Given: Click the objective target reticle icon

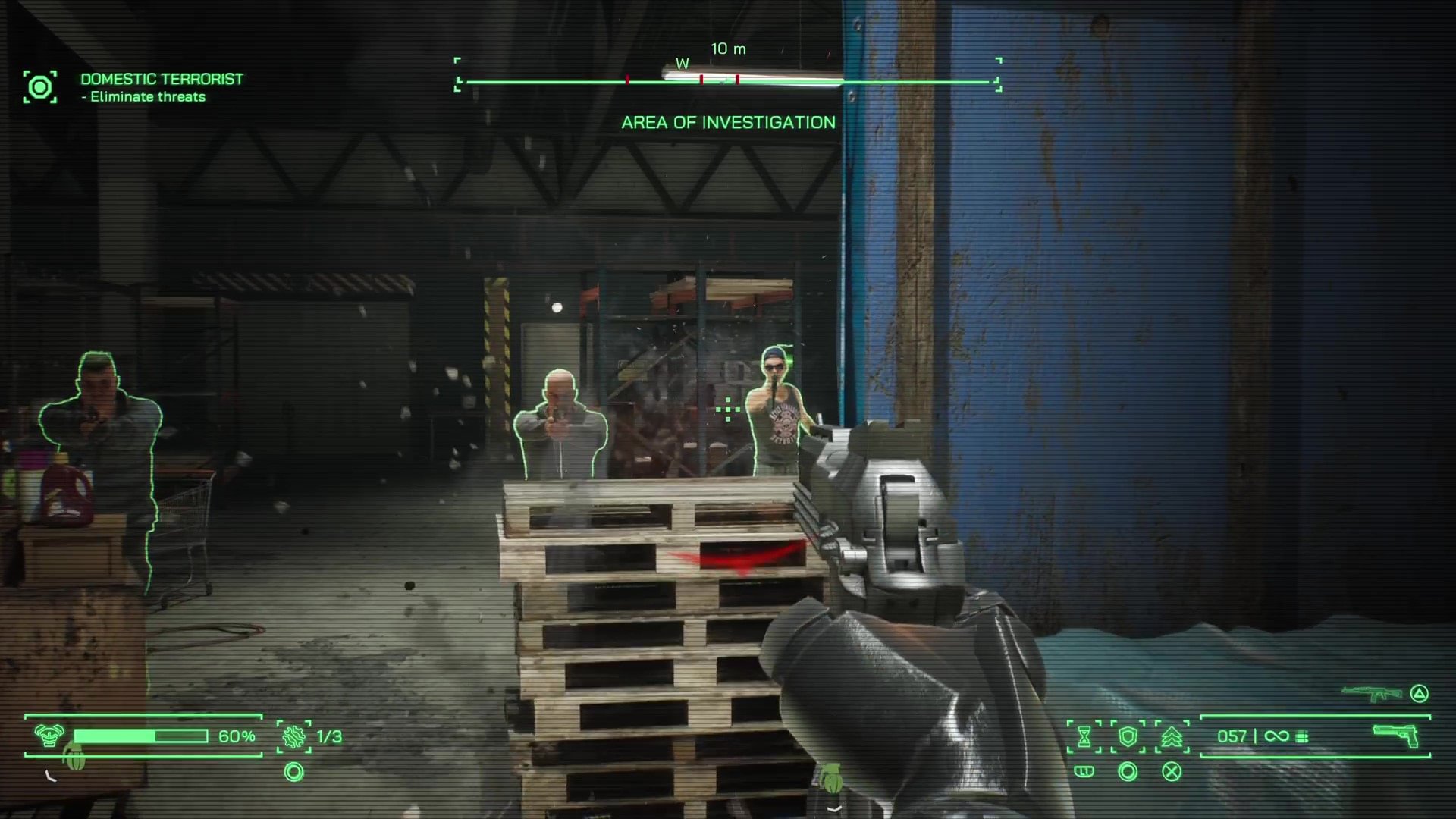Looking at the screenshot, I should 39,87.
